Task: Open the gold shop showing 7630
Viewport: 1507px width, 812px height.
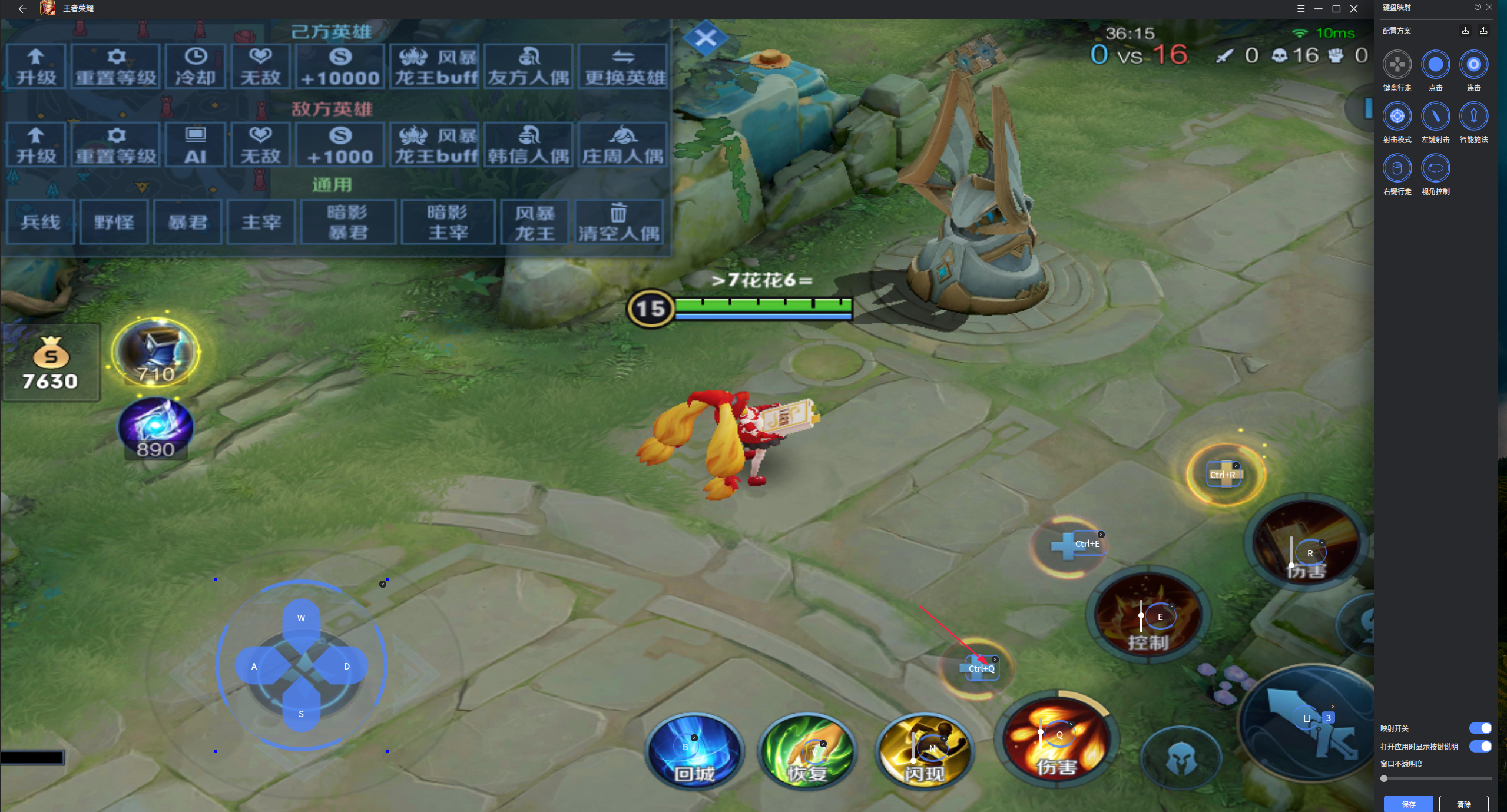Action: pyautogui.click(x=51, y=363)
